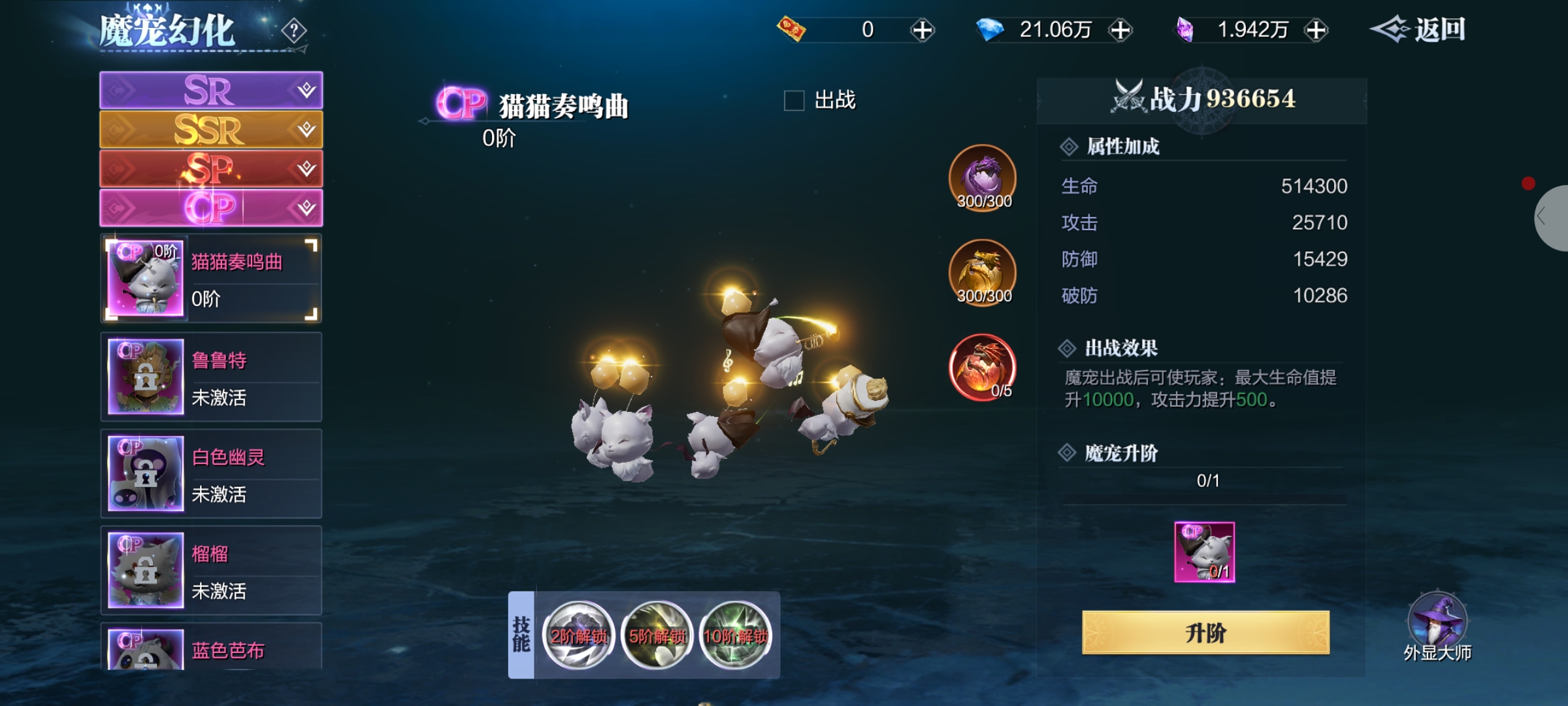Add more blue diamond currency
This screenshot has height=706, width=1568.
pos(1120,30)
